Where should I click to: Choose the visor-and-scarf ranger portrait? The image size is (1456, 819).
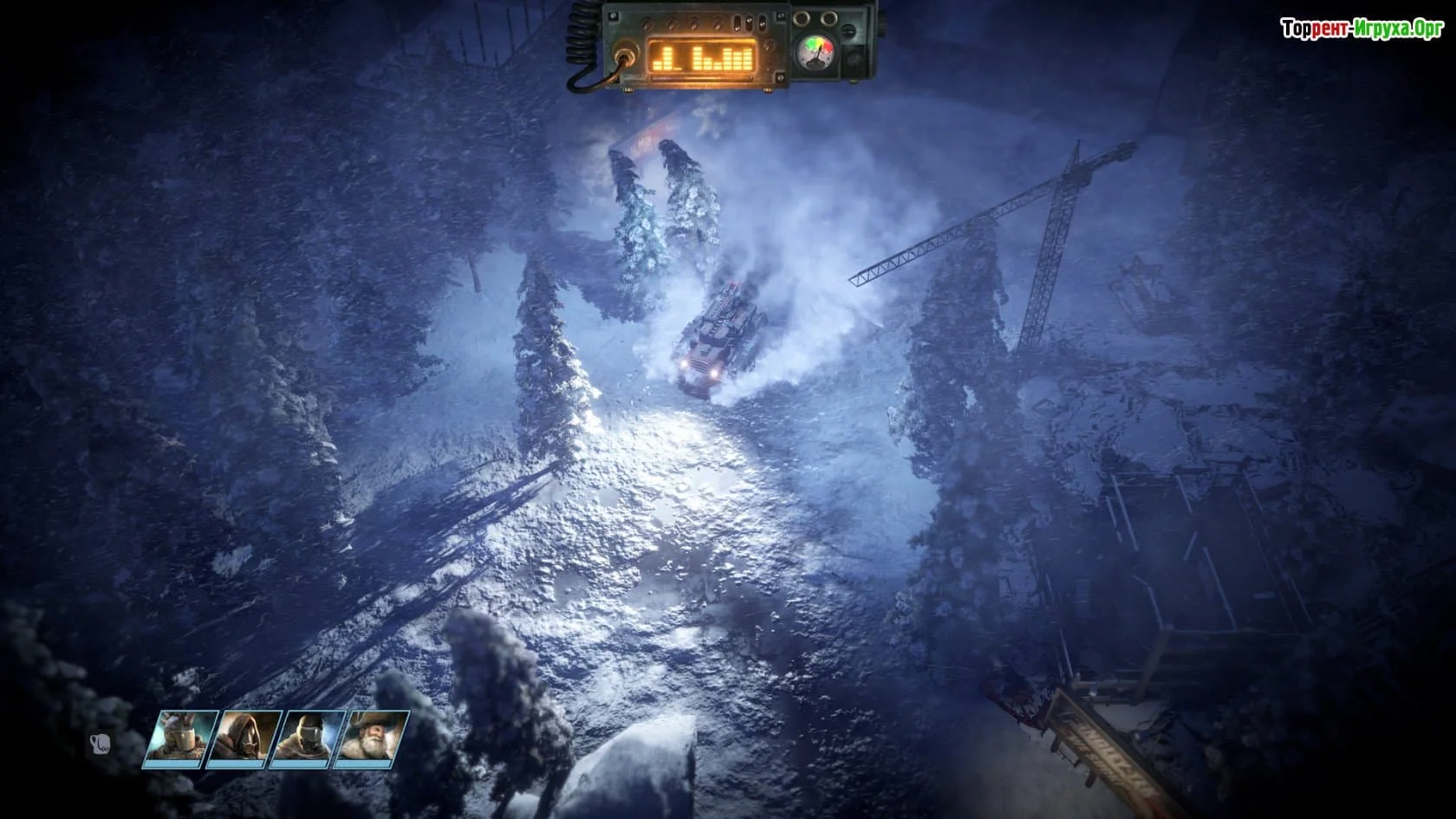pyautogui.click(x=309, y=739)
